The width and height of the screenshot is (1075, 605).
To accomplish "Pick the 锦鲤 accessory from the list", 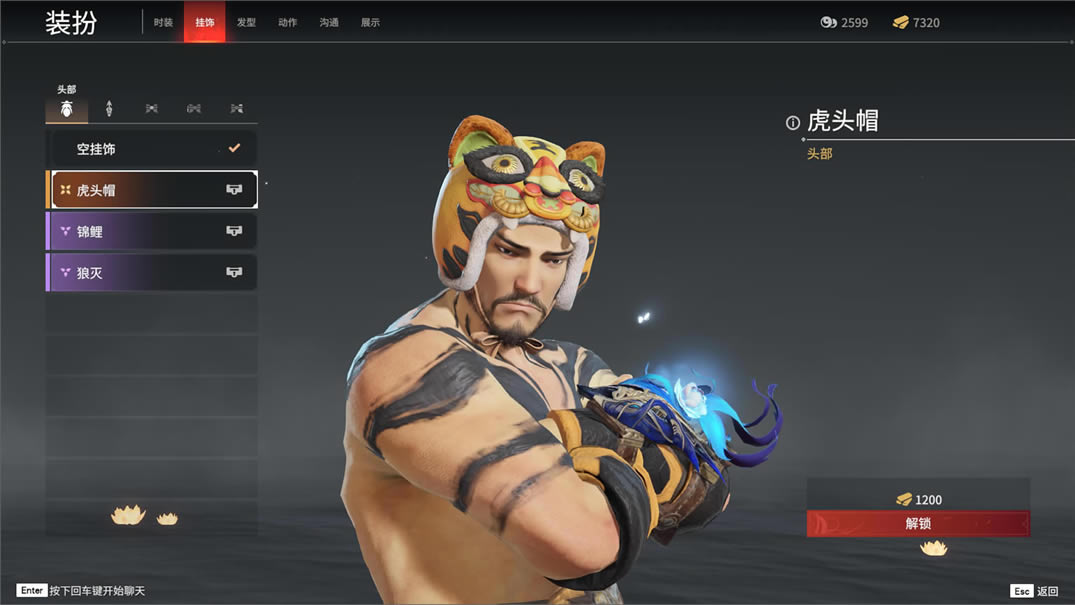I will (152, 231).
